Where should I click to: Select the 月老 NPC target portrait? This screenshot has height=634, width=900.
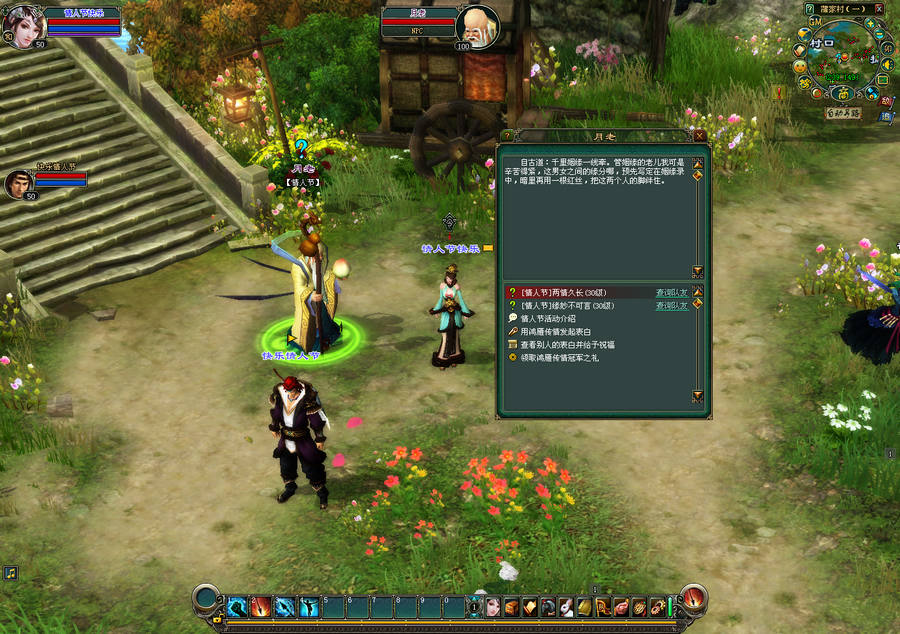(x=476, y=25)
